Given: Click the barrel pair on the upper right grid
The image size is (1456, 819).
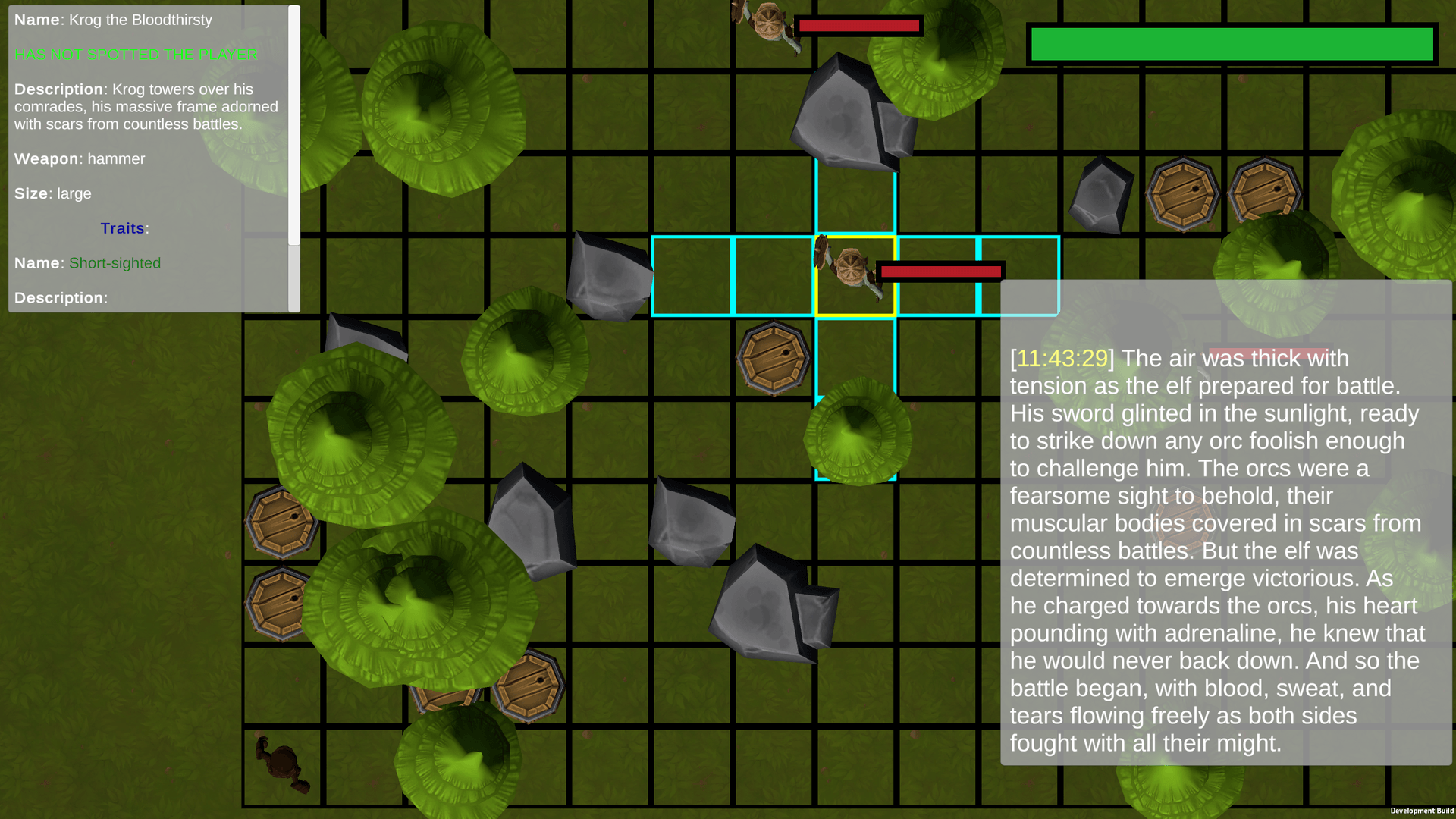Looking at the screenshot, I should coord(1183,193).
